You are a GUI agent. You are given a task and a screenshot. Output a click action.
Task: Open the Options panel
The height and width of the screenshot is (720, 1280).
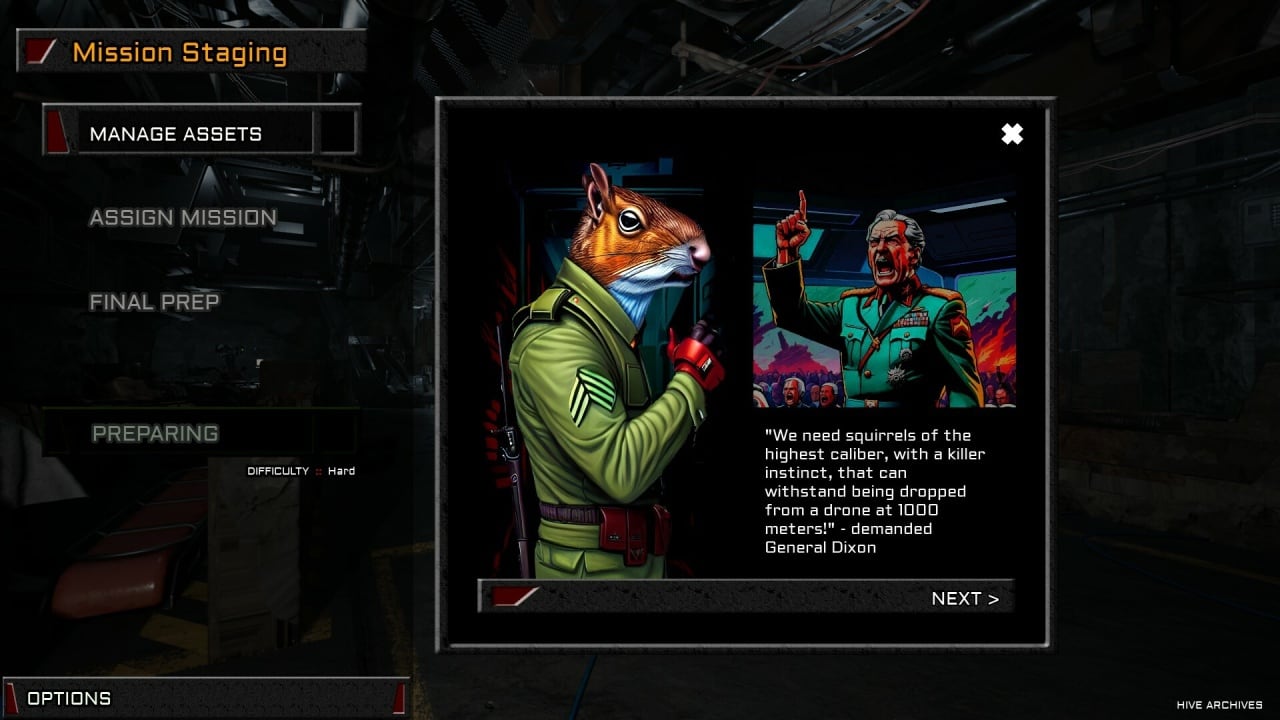coord(69,698)
